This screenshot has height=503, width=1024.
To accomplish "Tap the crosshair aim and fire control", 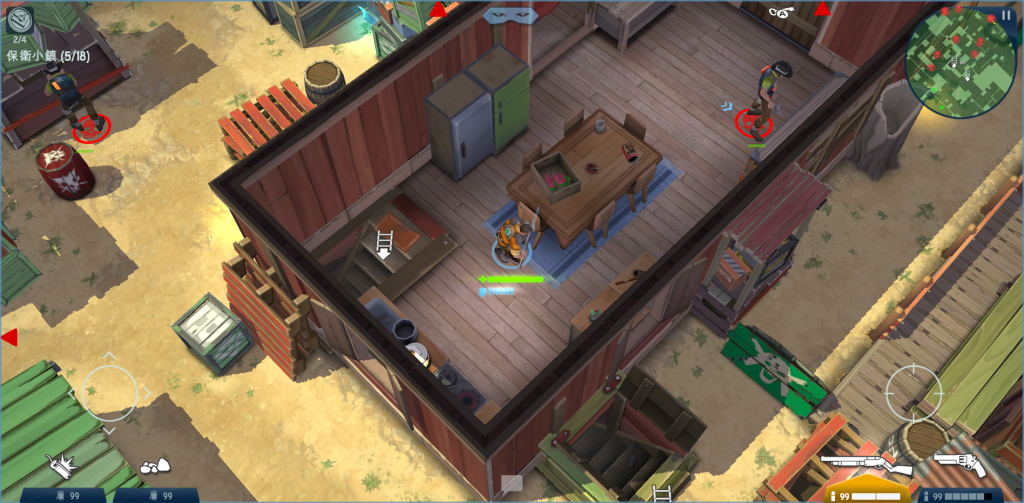I will pyautogui.click(x=913, y=391).
